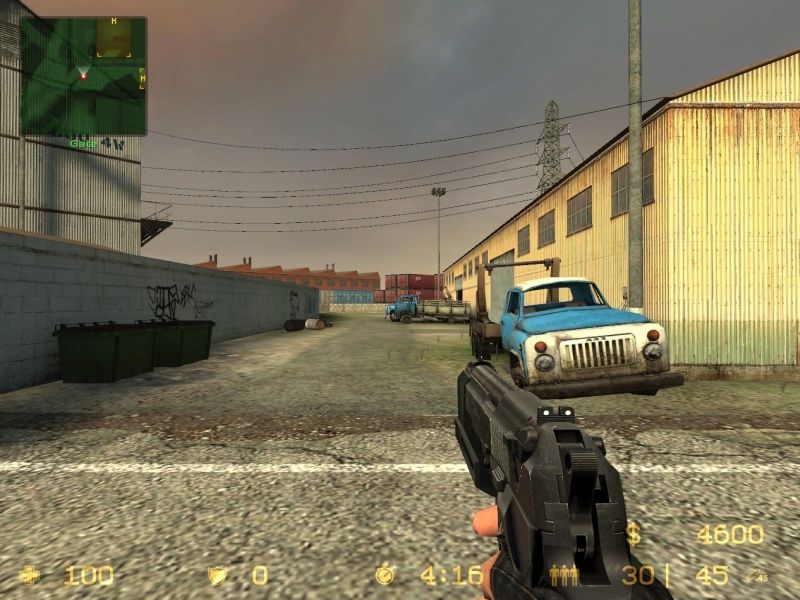Click the radar minimap
This screenshot has height=600, width=800.
pyautogui.click(x=84, y=76)
